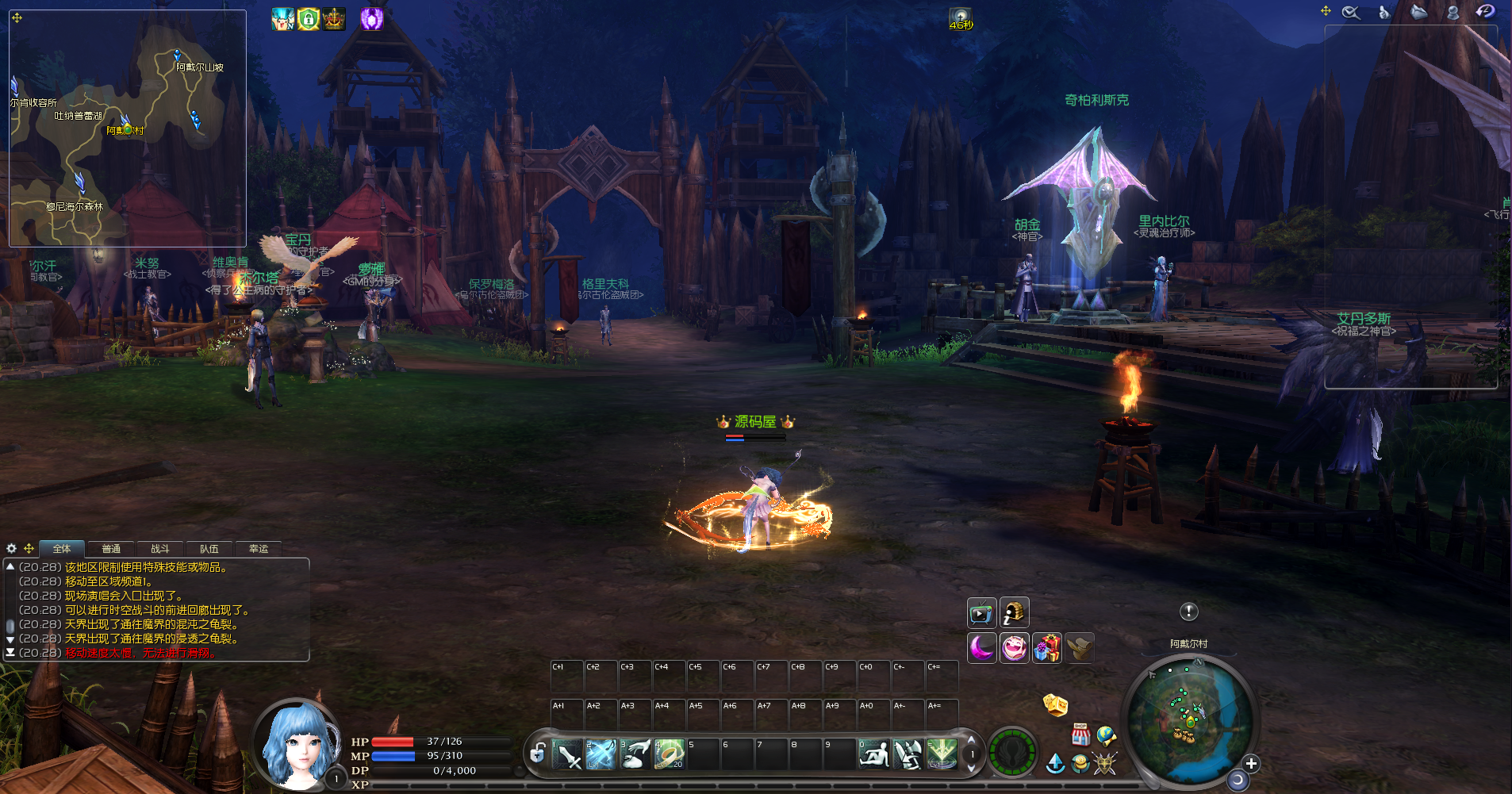Use the gold ring item in slot 4

click(669, 754)
